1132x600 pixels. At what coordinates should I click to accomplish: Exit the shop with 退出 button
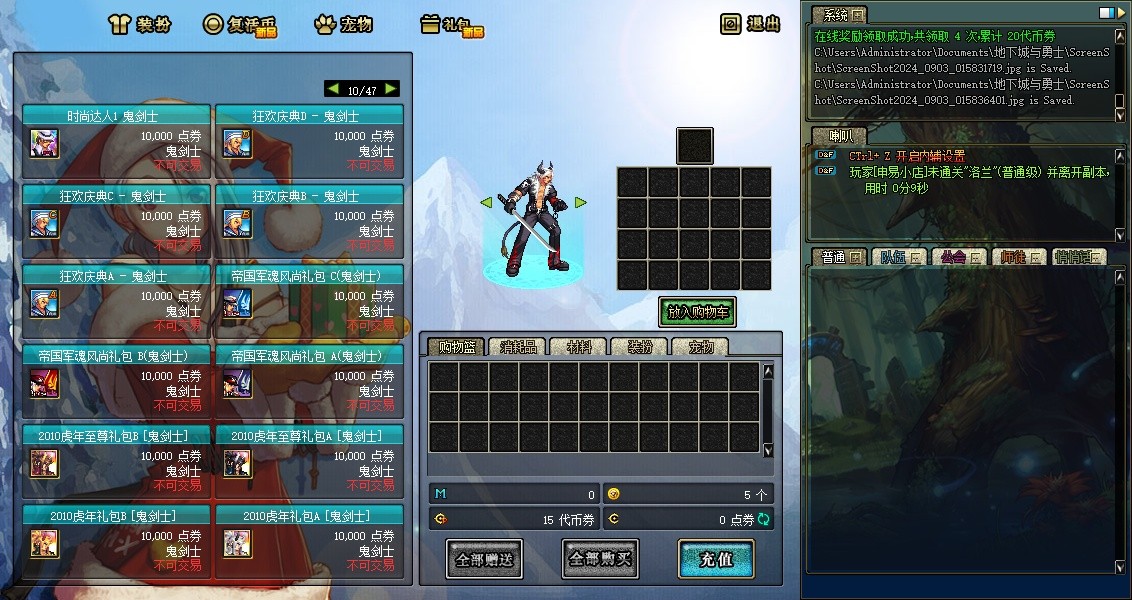coord(752,24)
